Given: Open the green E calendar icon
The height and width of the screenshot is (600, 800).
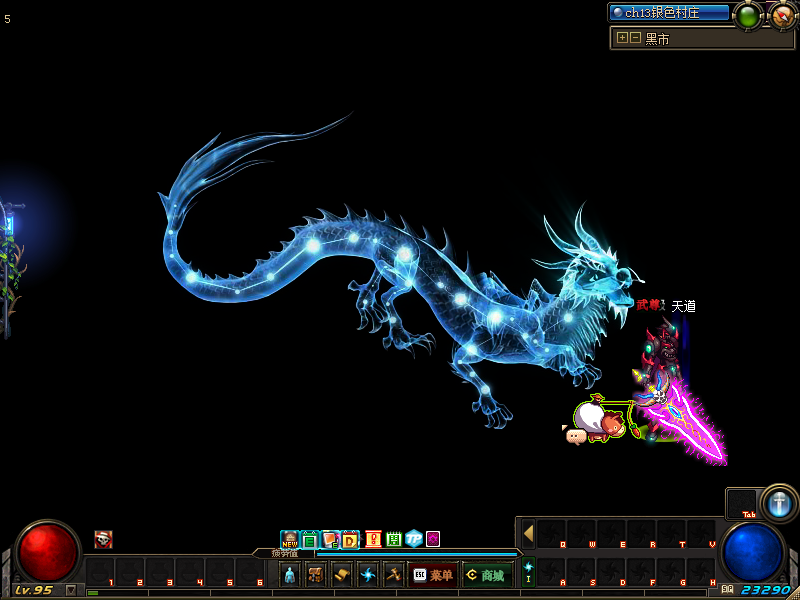Looking at the screenshot, I should (x=310, y=540).
